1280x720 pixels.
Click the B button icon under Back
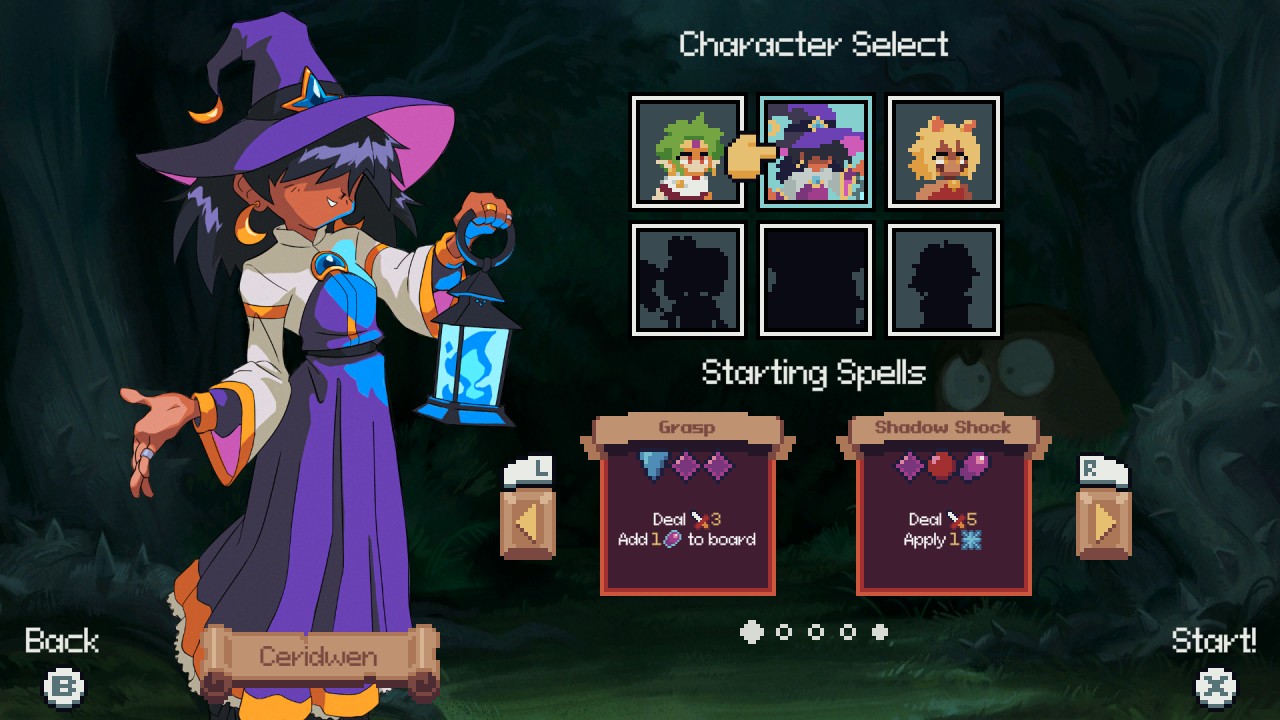[x=62, y=687]
